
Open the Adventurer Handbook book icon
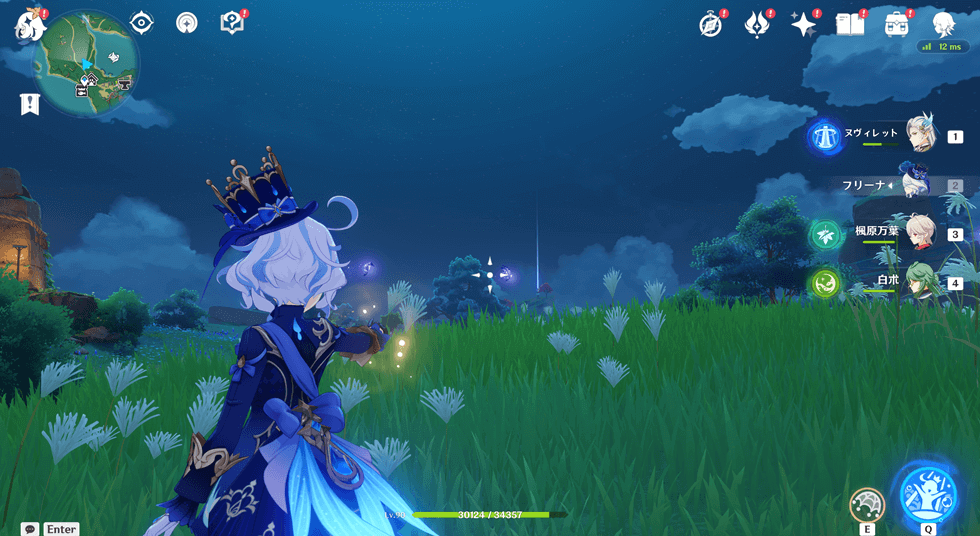[x=849, y=25]
